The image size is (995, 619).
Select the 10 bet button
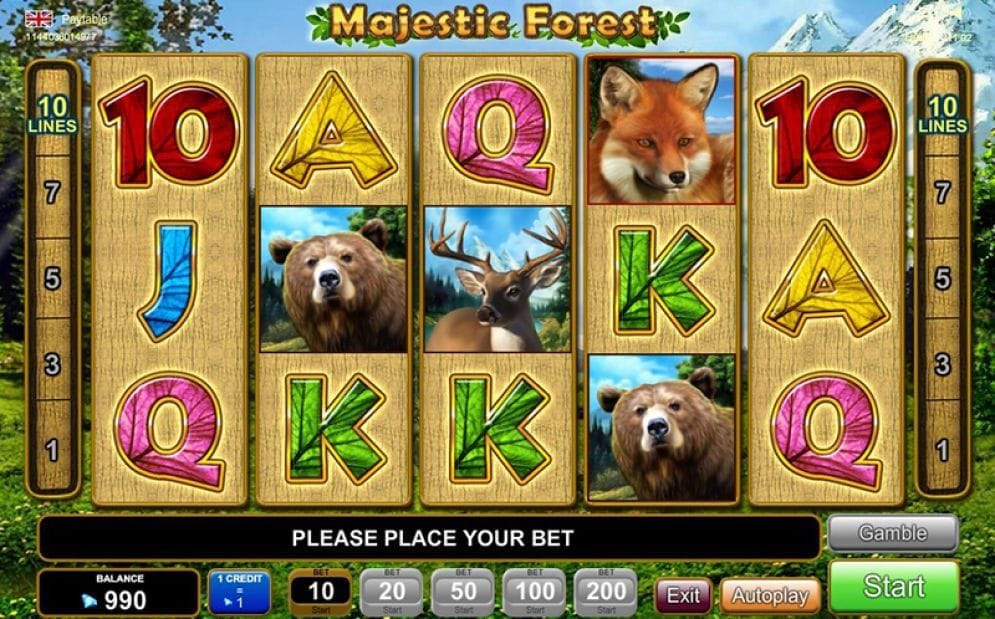click(x=321, y=592)
